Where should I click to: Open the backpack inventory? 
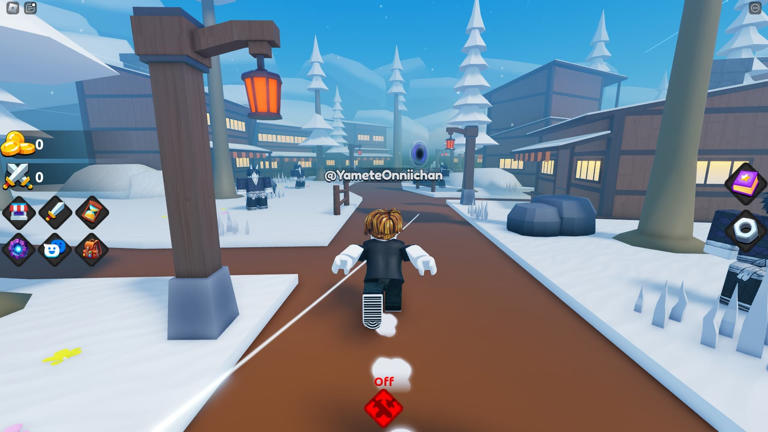92,249
